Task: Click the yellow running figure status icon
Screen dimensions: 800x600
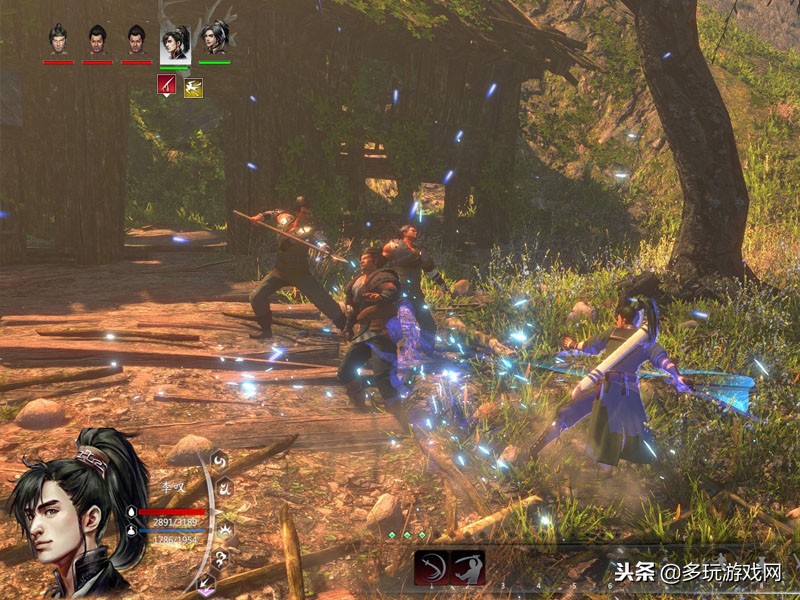Action: [x=193, y=88]
